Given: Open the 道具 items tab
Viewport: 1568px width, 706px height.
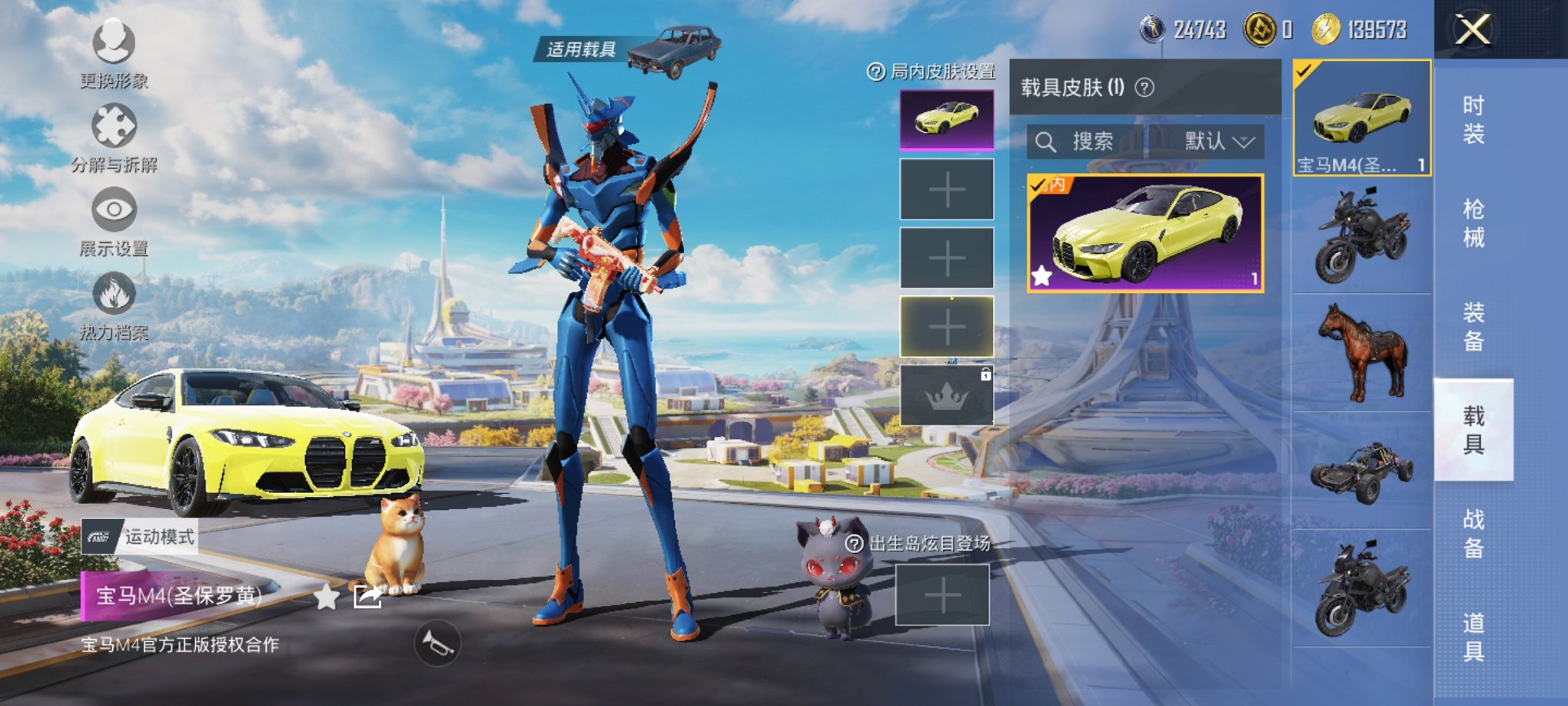Looking at the screenshot, I should point(1473,637).
